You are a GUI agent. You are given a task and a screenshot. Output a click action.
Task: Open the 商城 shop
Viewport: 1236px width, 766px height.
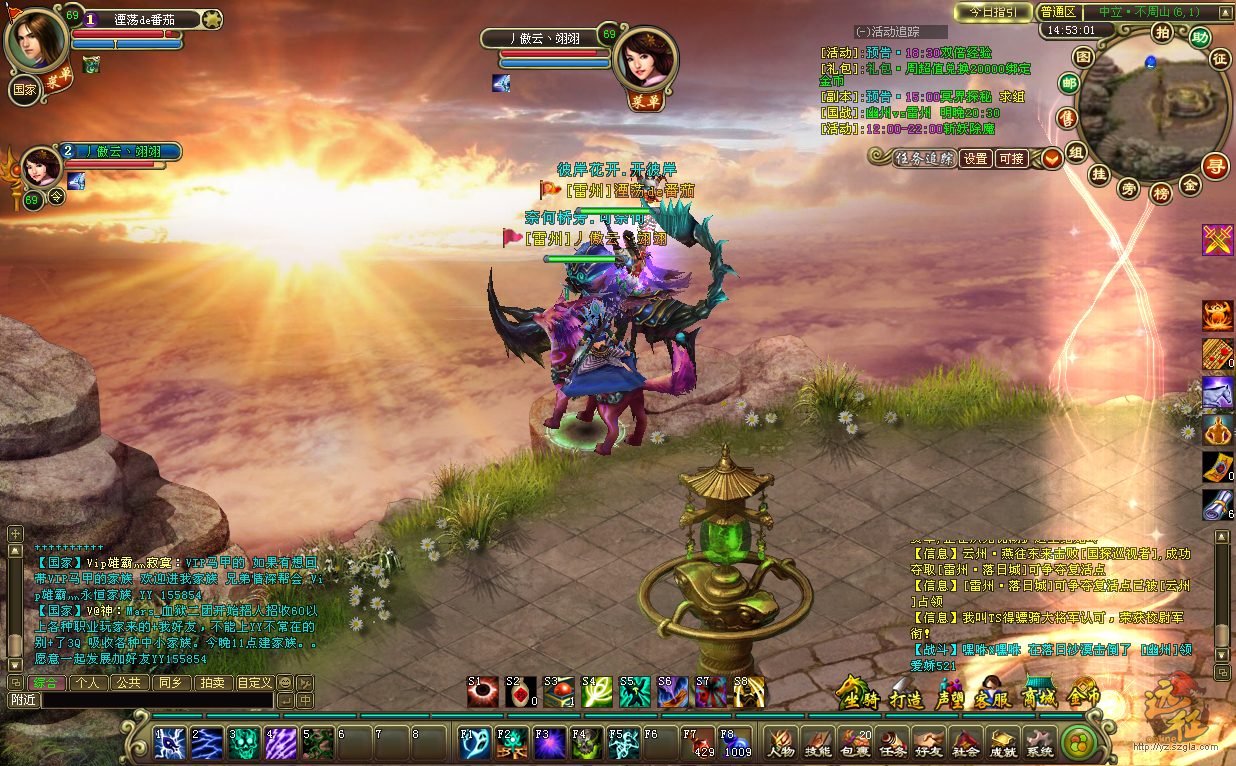pos(1039,697)
